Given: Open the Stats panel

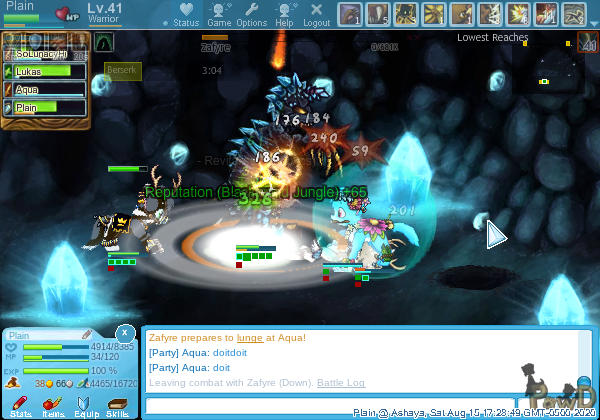Looking at the screenshot, I should point(21,406).
